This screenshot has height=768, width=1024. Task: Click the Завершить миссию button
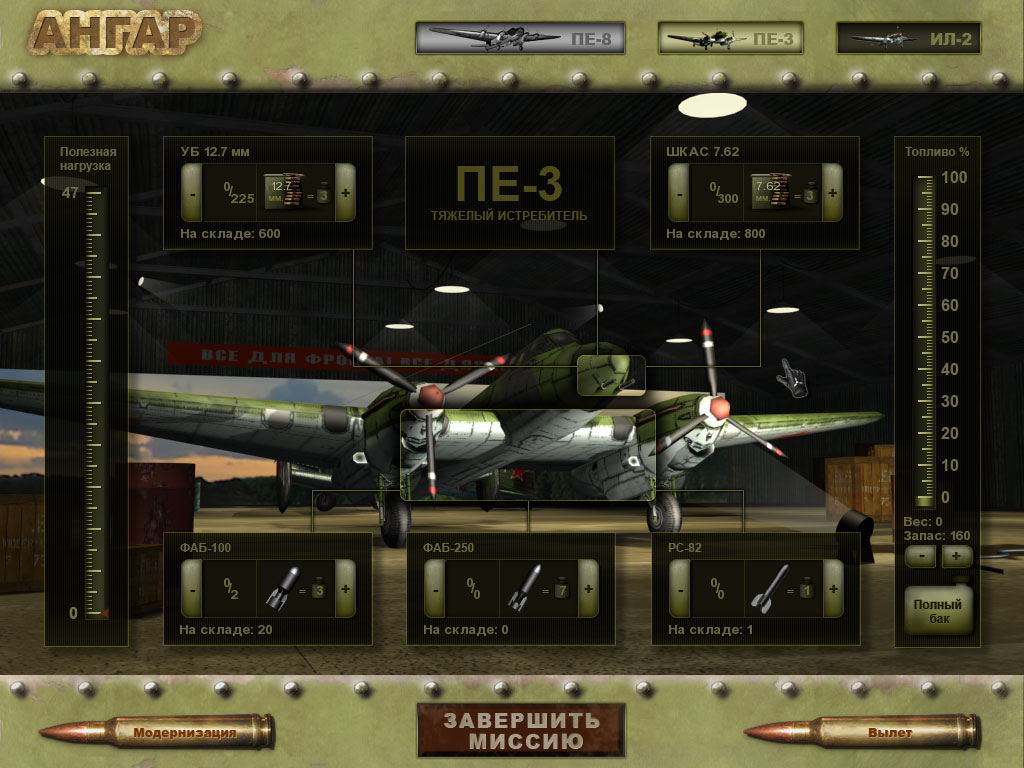pos(521,731)
